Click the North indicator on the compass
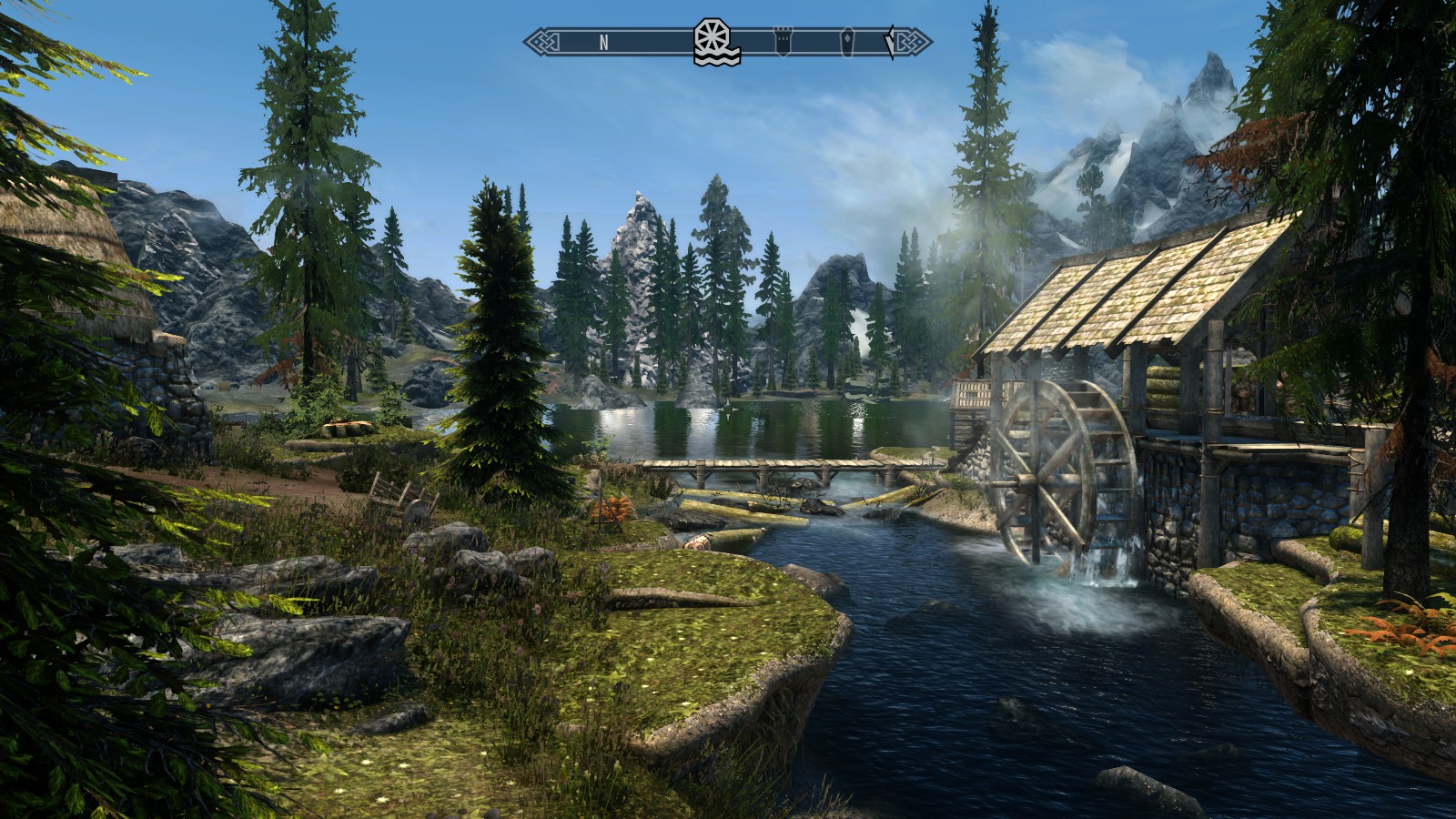 click(603, 42)
